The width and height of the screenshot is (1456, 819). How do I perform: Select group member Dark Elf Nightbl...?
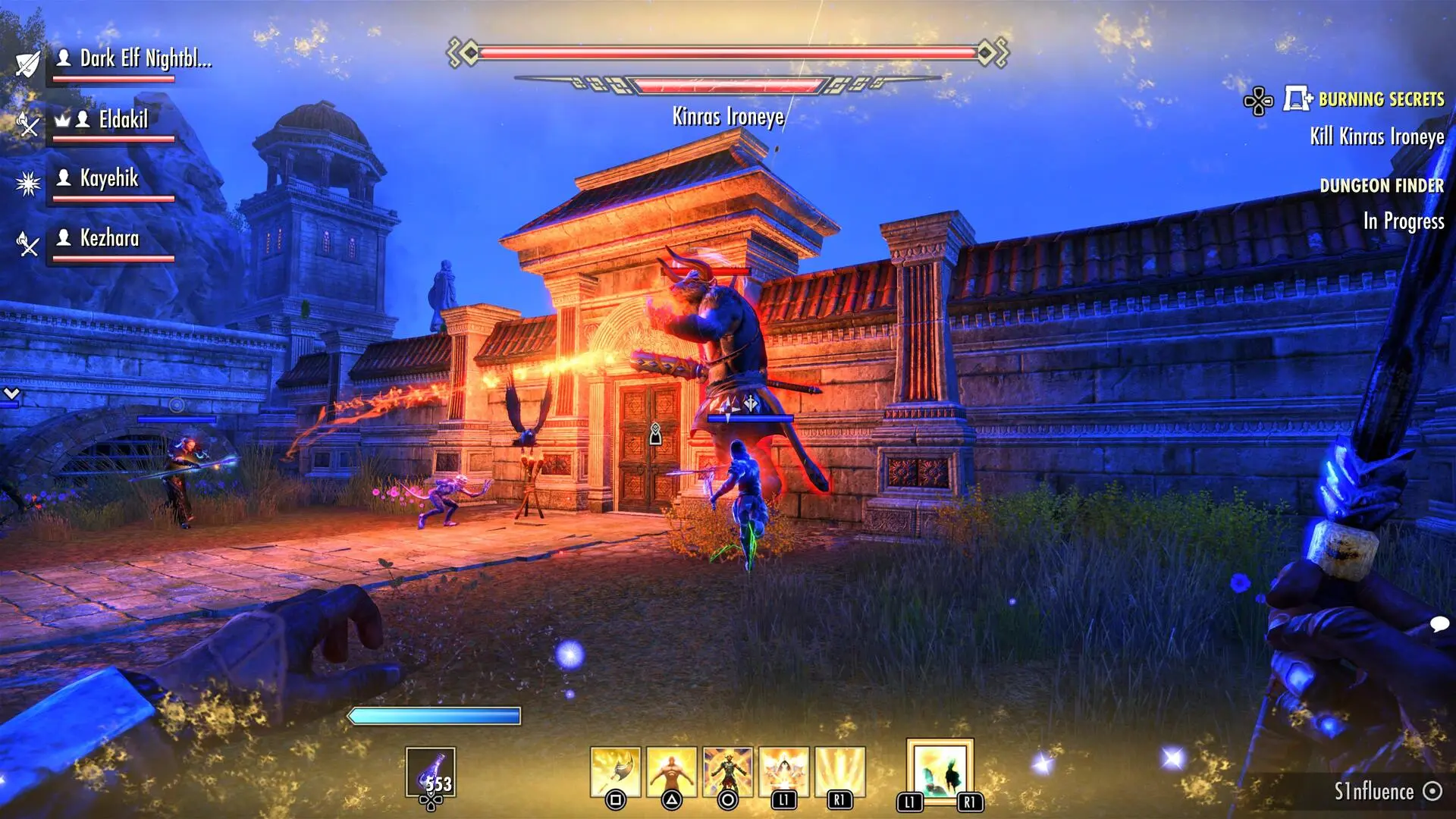(146, 59)
